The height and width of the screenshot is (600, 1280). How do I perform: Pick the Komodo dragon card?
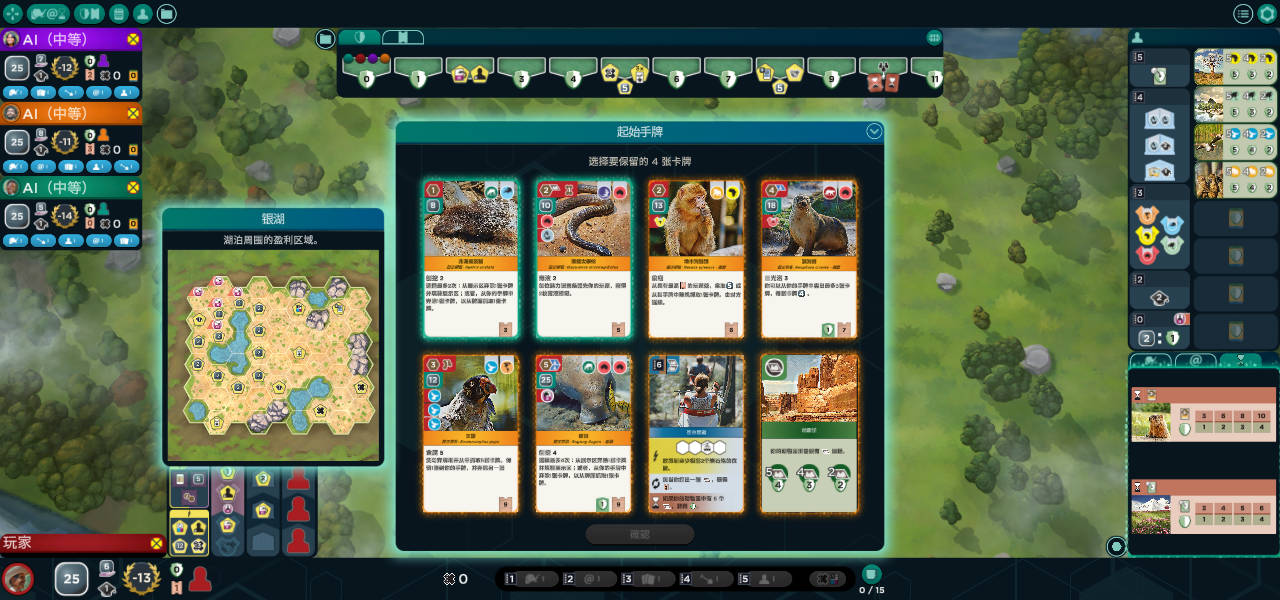[x=582, y=433]
